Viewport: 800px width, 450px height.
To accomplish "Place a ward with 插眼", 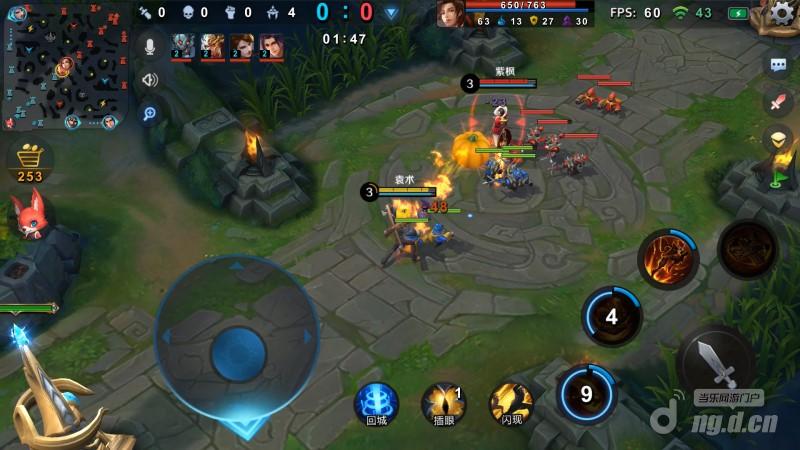I will coord(443,402).
